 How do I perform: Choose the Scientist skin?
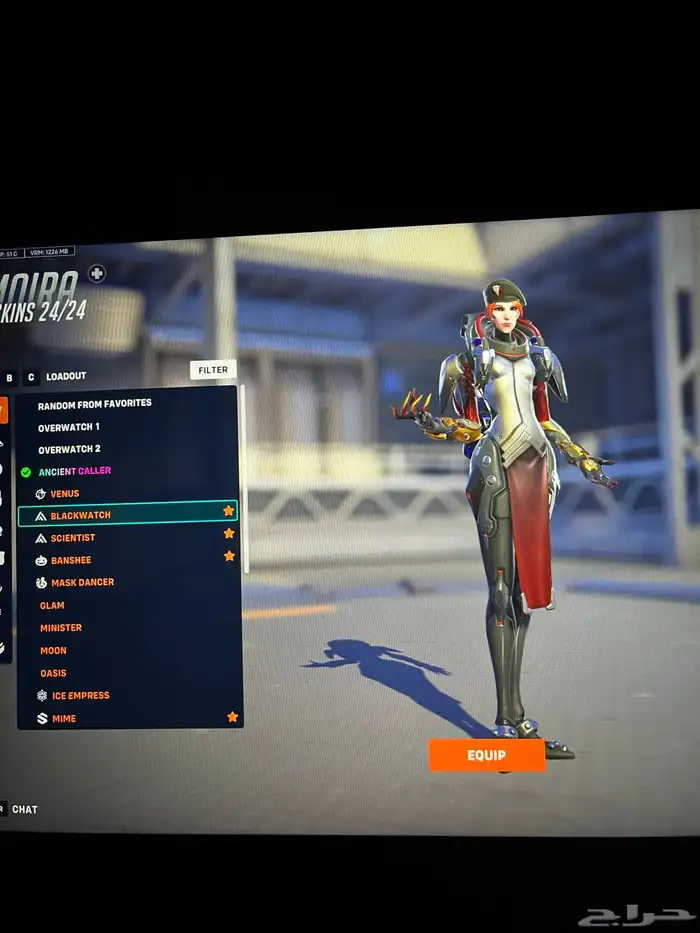pyautogui.click(x=73, y=538)
